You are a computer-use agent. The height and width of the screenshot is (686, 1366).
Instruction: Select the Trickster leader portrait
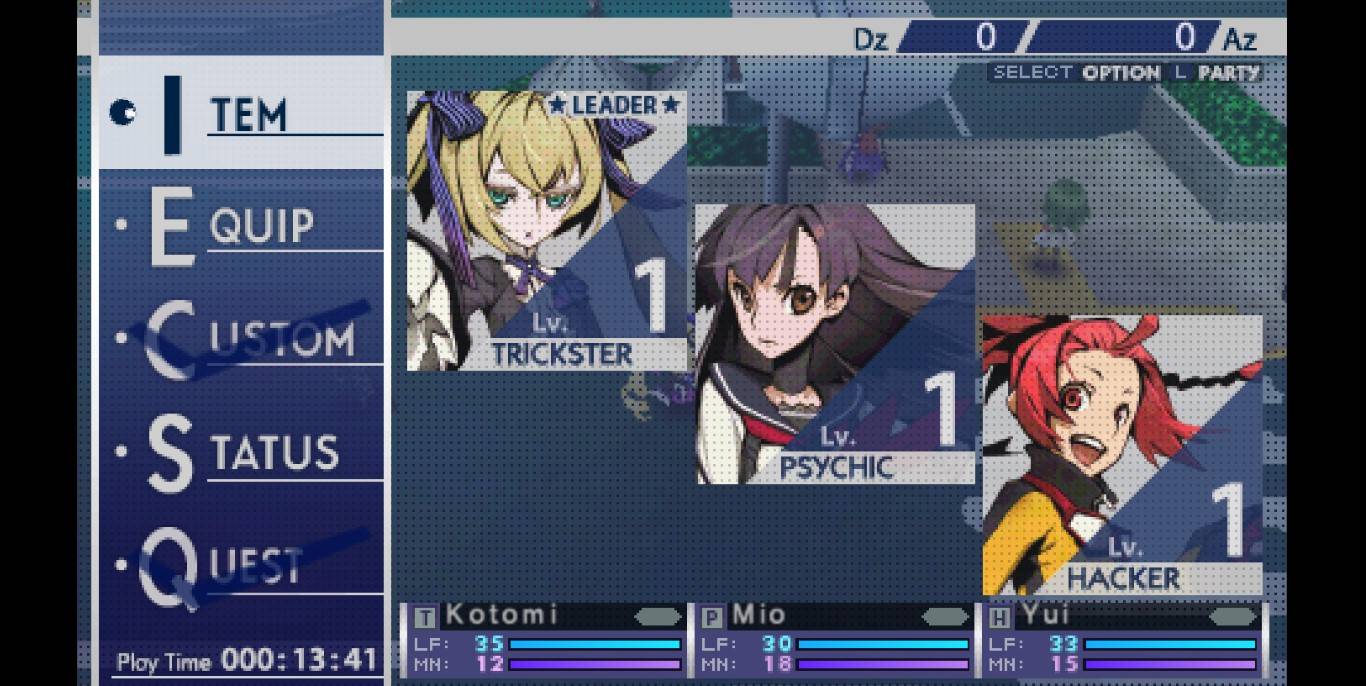[x=546, y=231]
